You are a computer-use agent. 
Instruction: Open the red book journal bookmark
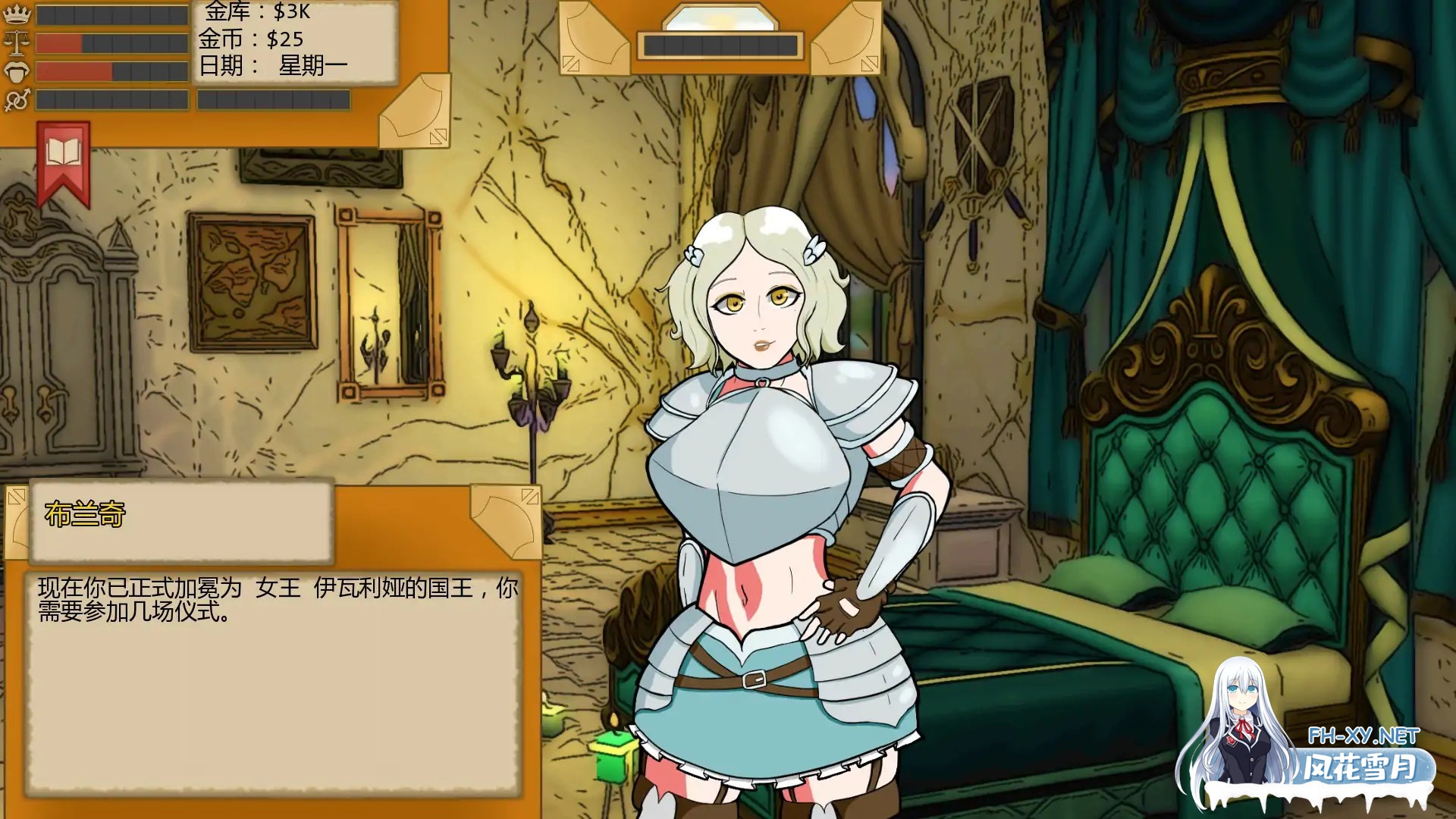point(64,162)
